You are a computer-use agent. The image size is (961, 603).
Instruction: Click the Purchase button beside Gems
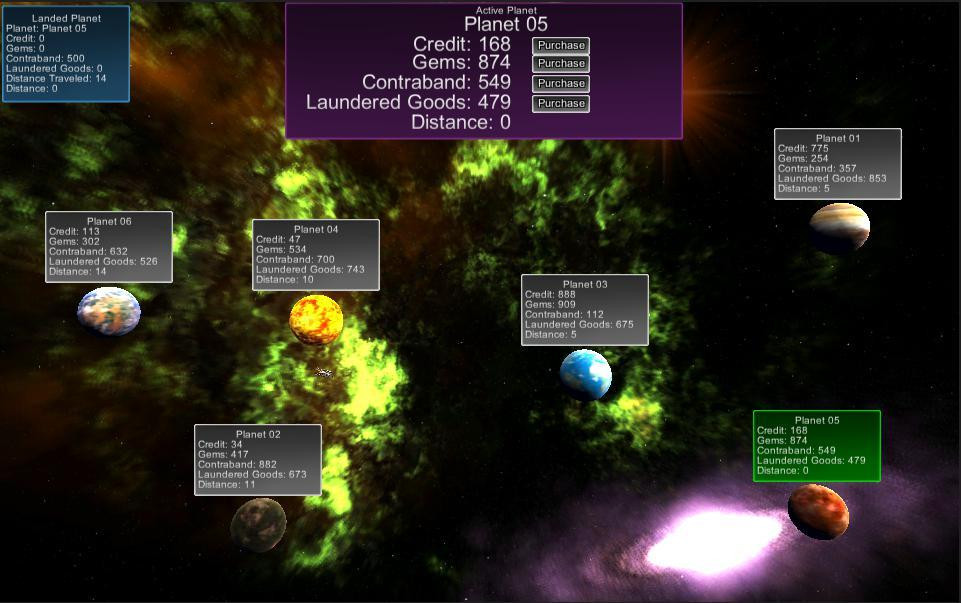(560, 64)
